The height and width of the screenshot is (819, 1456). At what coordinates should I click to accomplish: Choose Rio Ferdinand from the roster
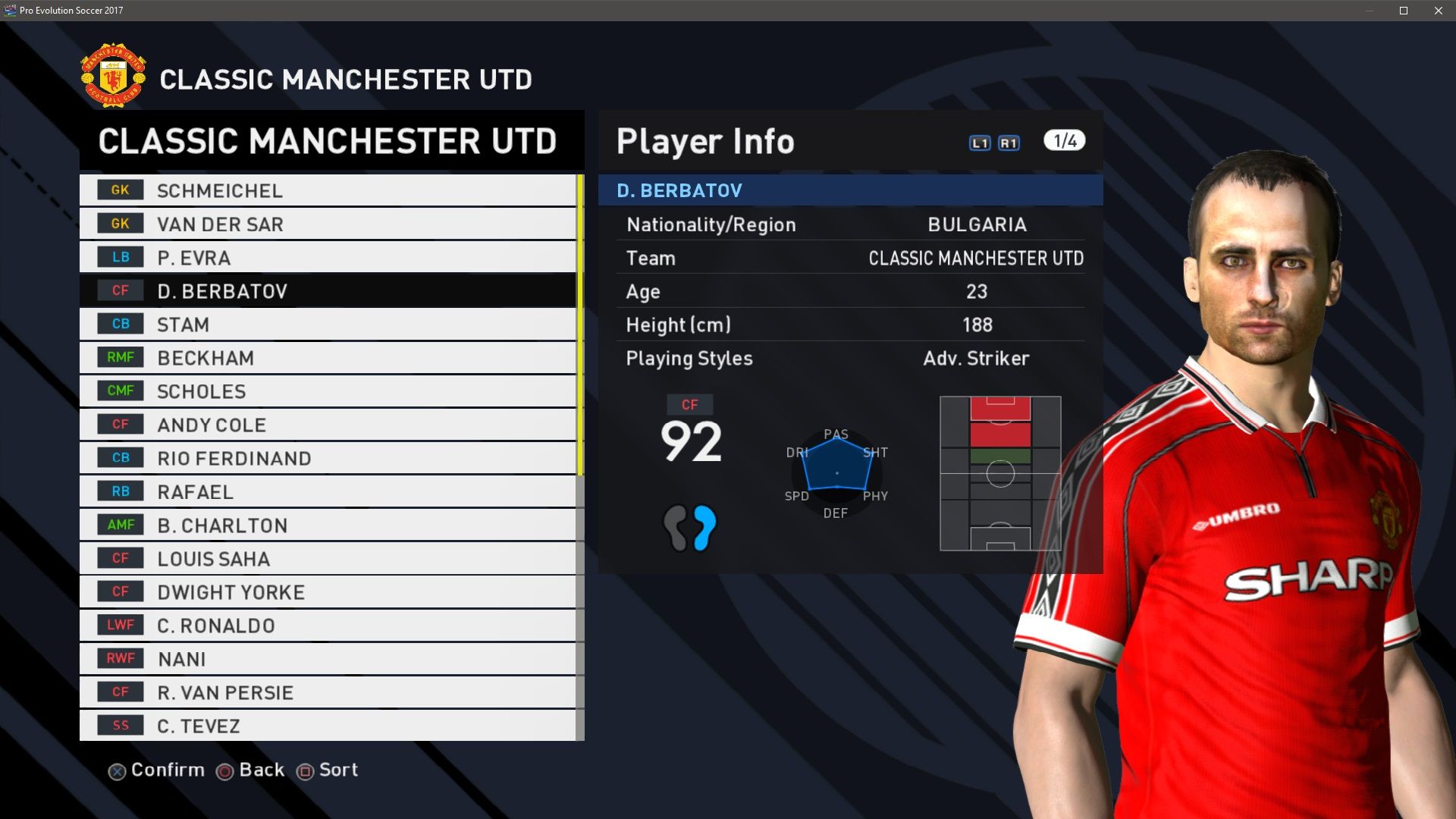tap(328, 458)
